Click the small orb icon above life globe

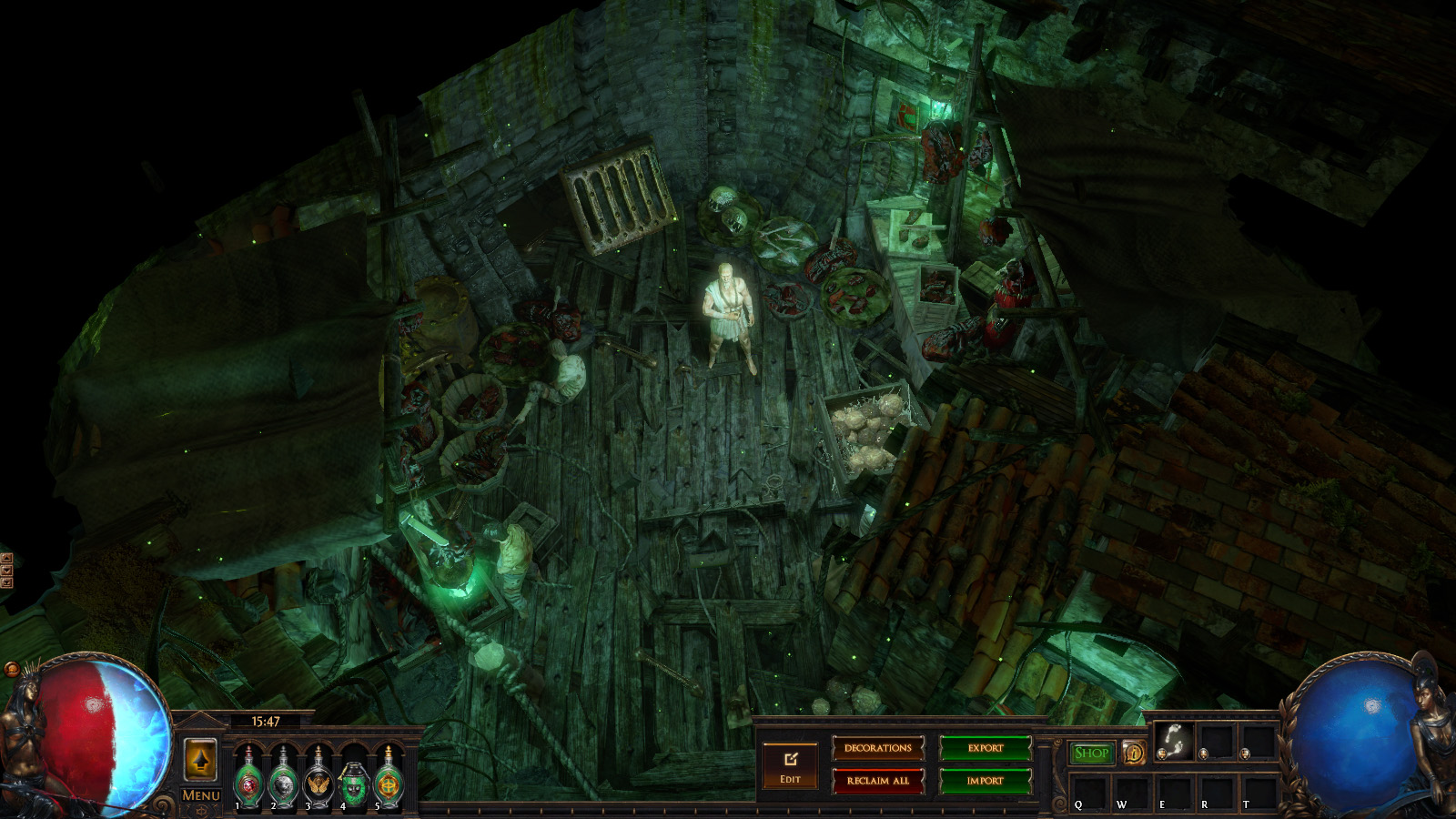(12, 670)
